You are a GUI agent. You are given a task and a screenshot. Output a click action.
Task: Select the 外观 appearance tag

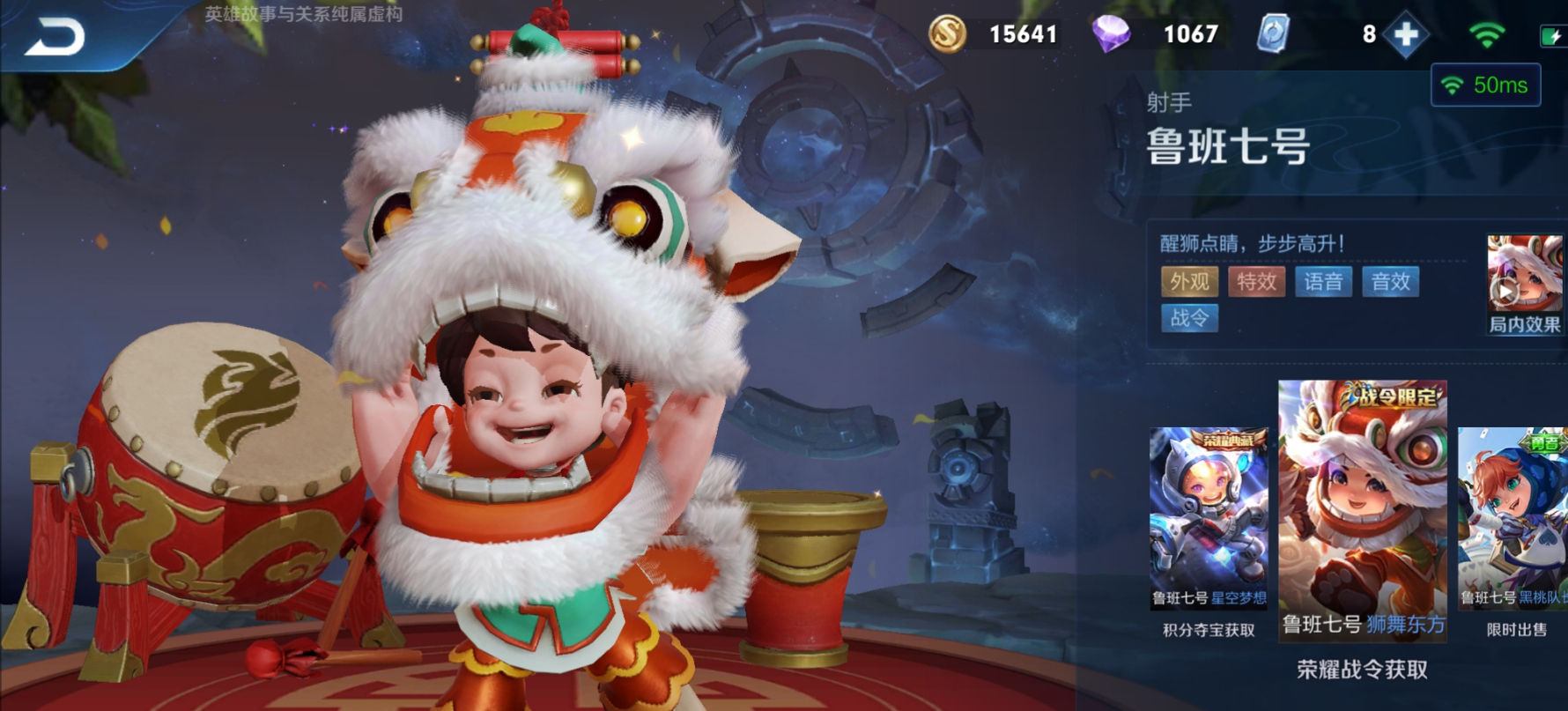point(1189,282)
